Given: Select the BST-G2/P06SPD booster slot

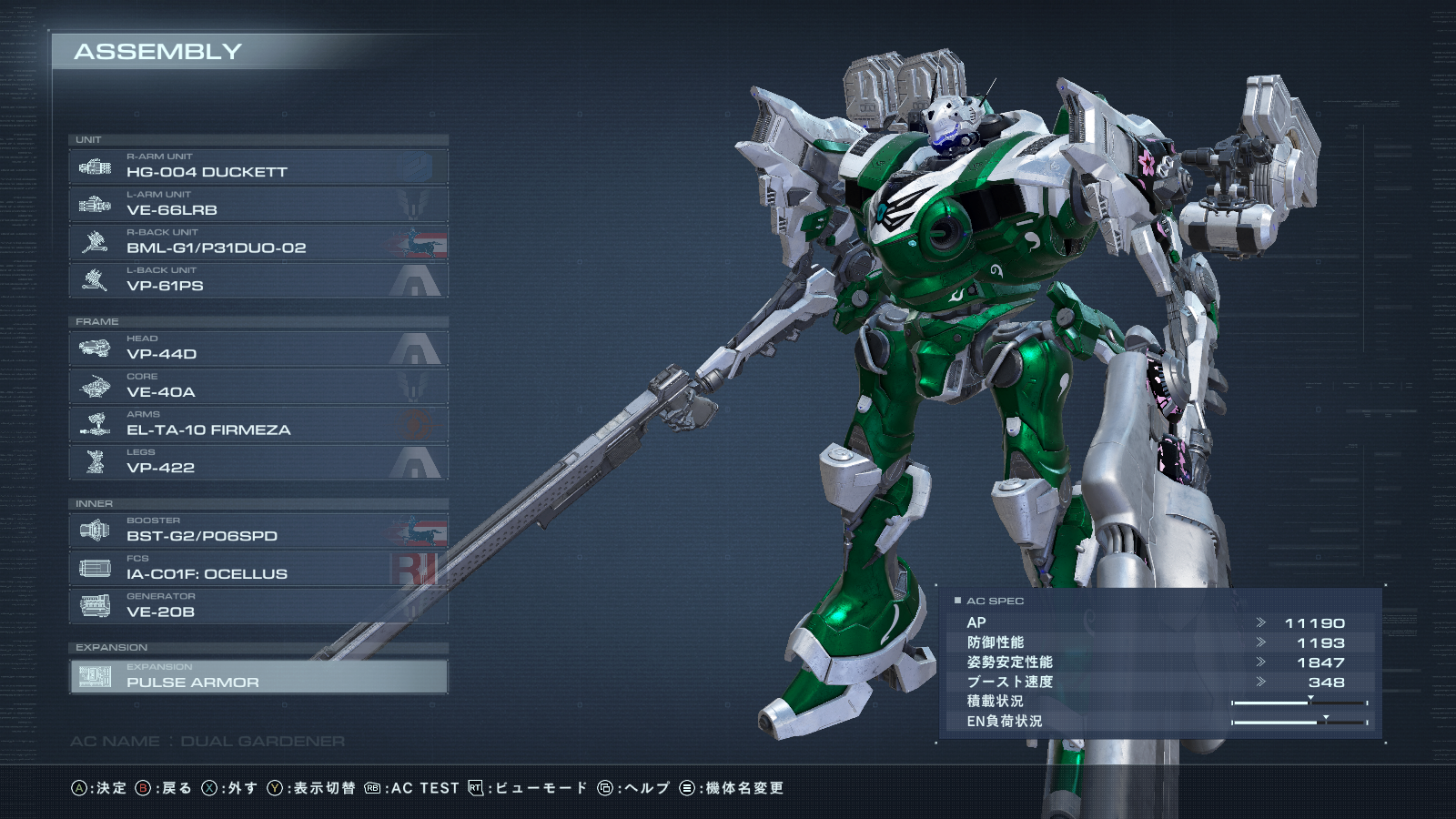Looking at the screenshot, I should coord(258,531).
